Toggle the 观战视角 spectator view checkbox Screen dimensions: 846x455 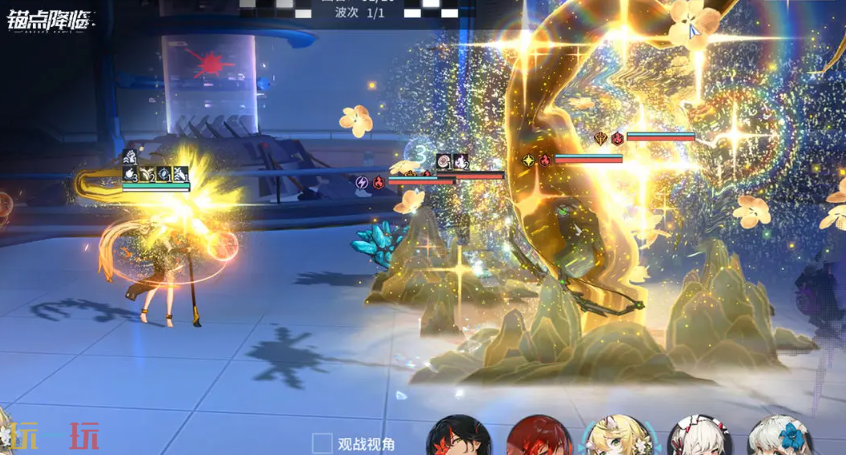pos(322,443)
